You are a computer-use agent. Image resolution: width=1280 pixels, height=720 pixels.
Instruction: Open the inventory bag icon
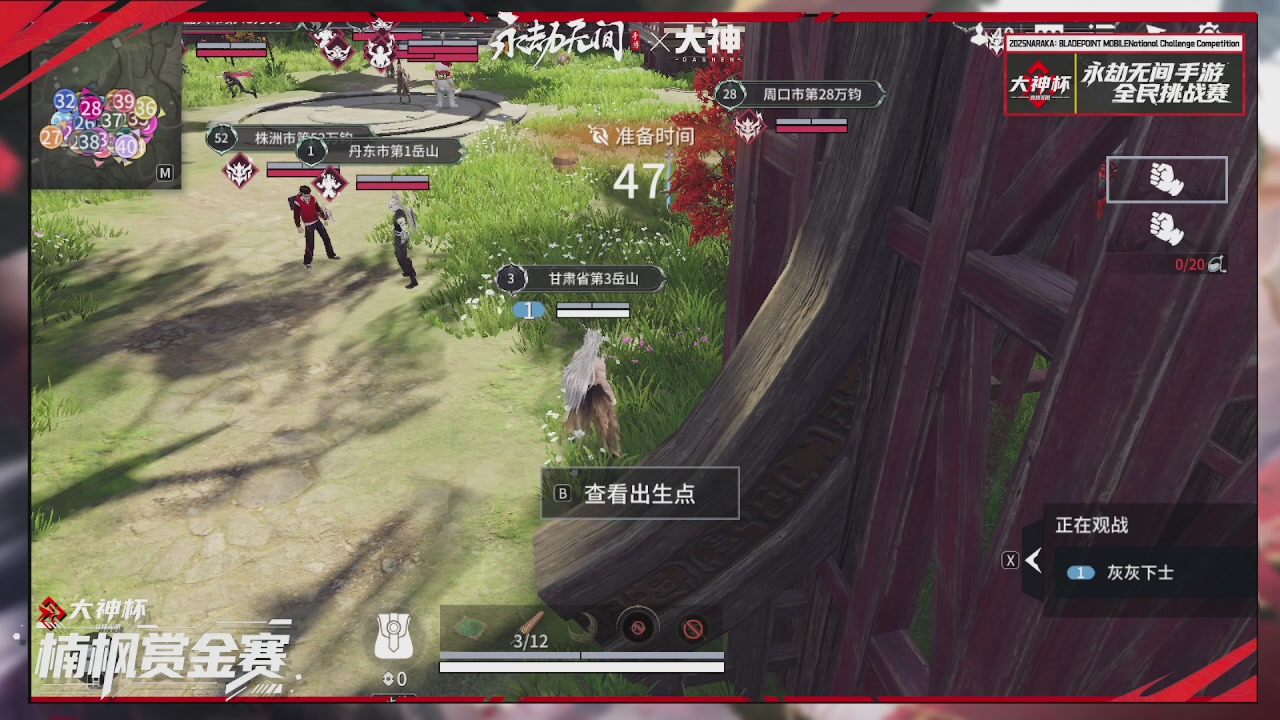(396, 637)
